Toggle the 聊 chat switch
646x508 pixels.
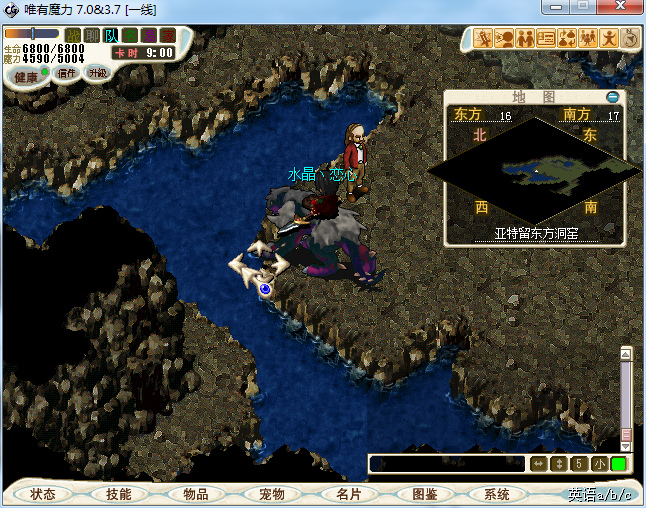click(x=92, y=36)
